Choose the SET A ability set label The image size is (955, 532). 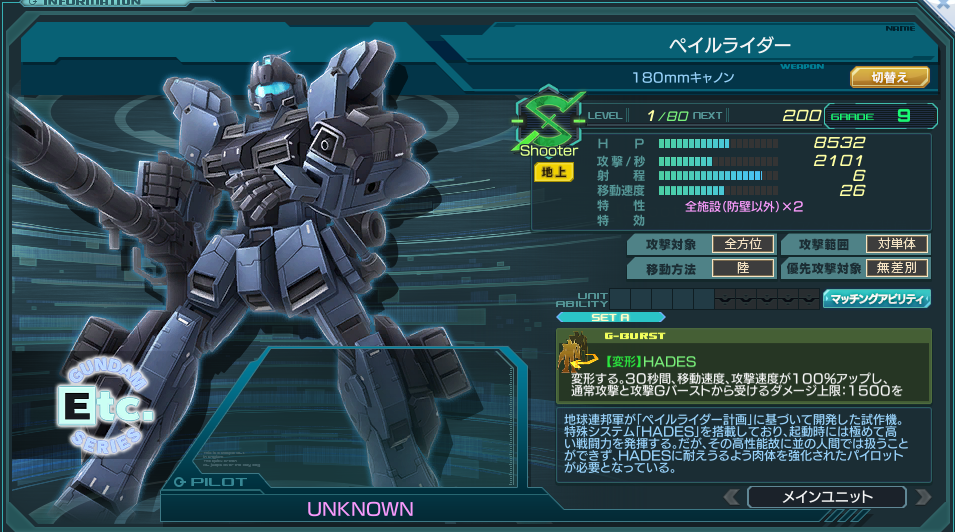click(610, 317)
